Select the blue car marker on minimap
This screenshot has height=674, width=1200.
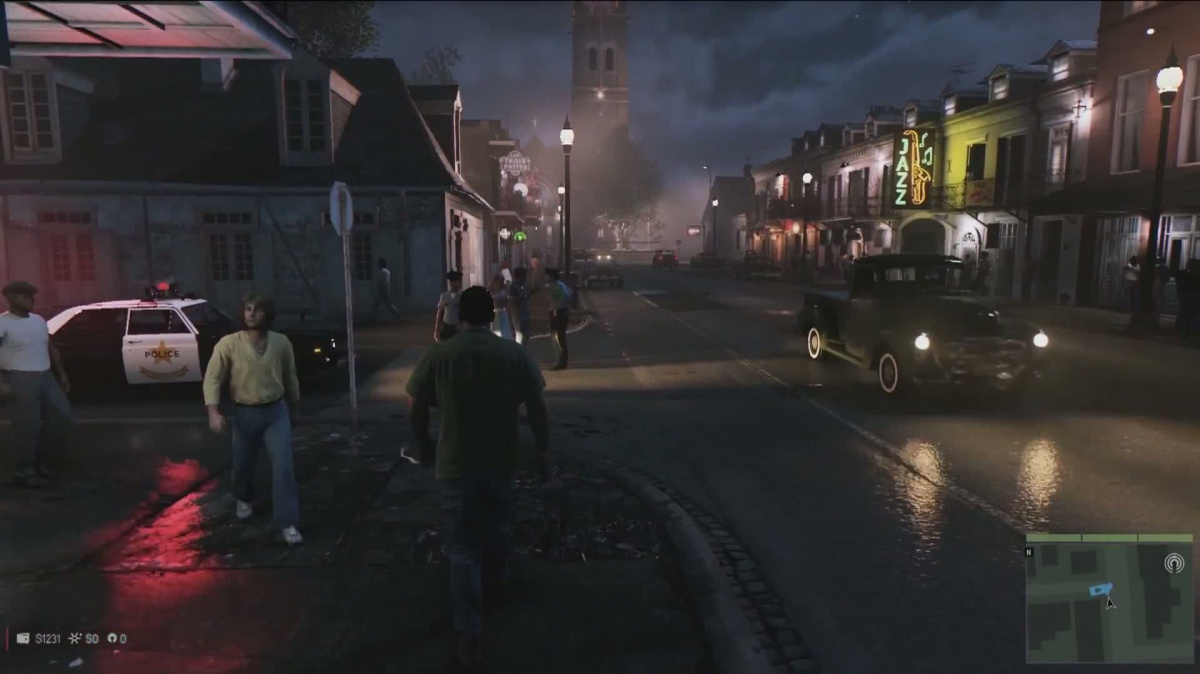(x=1099, y=590)
